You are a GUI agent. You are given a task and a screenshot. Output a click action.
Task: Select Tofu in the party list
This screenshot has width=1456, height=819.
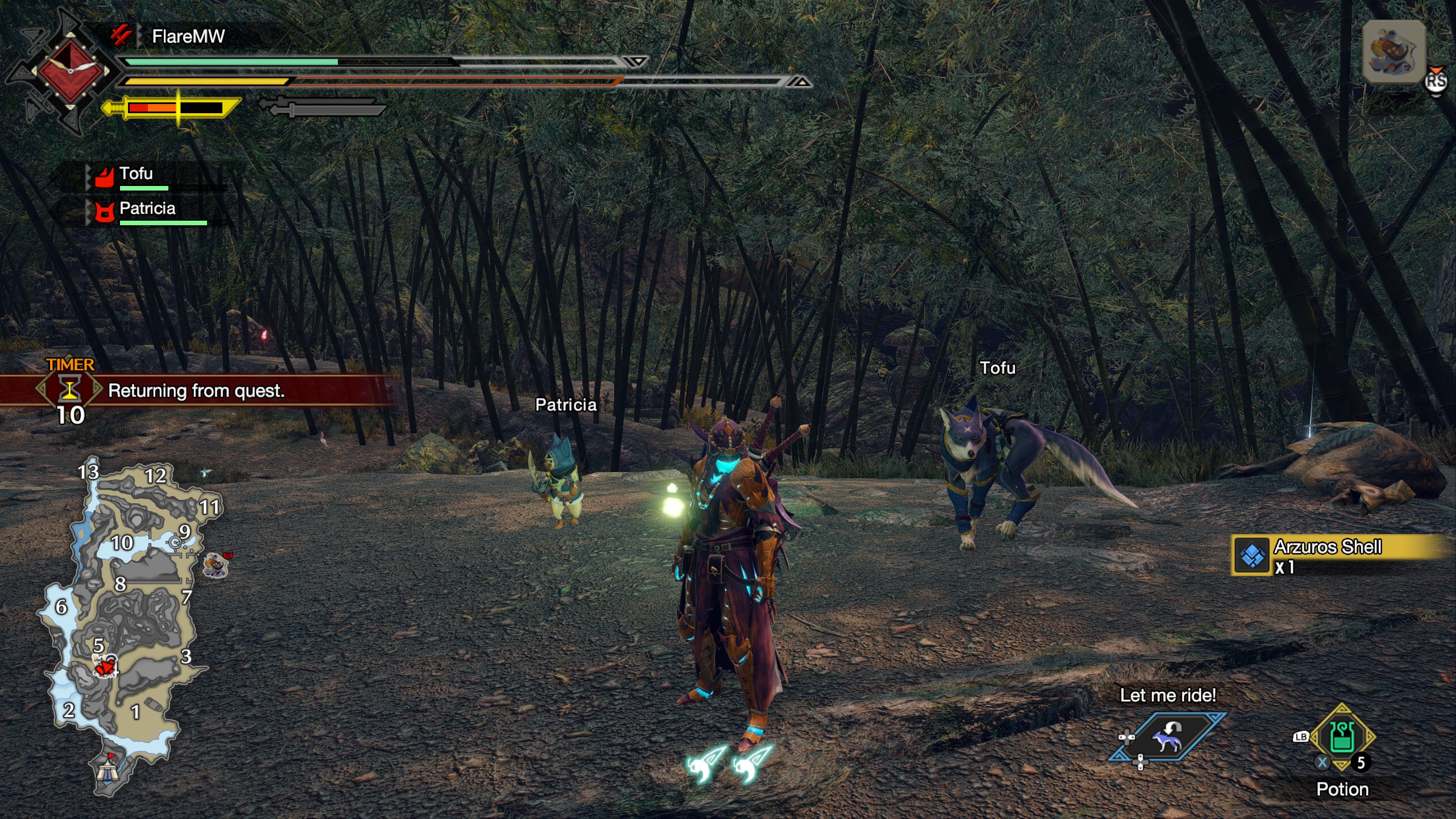click(136, 174)
